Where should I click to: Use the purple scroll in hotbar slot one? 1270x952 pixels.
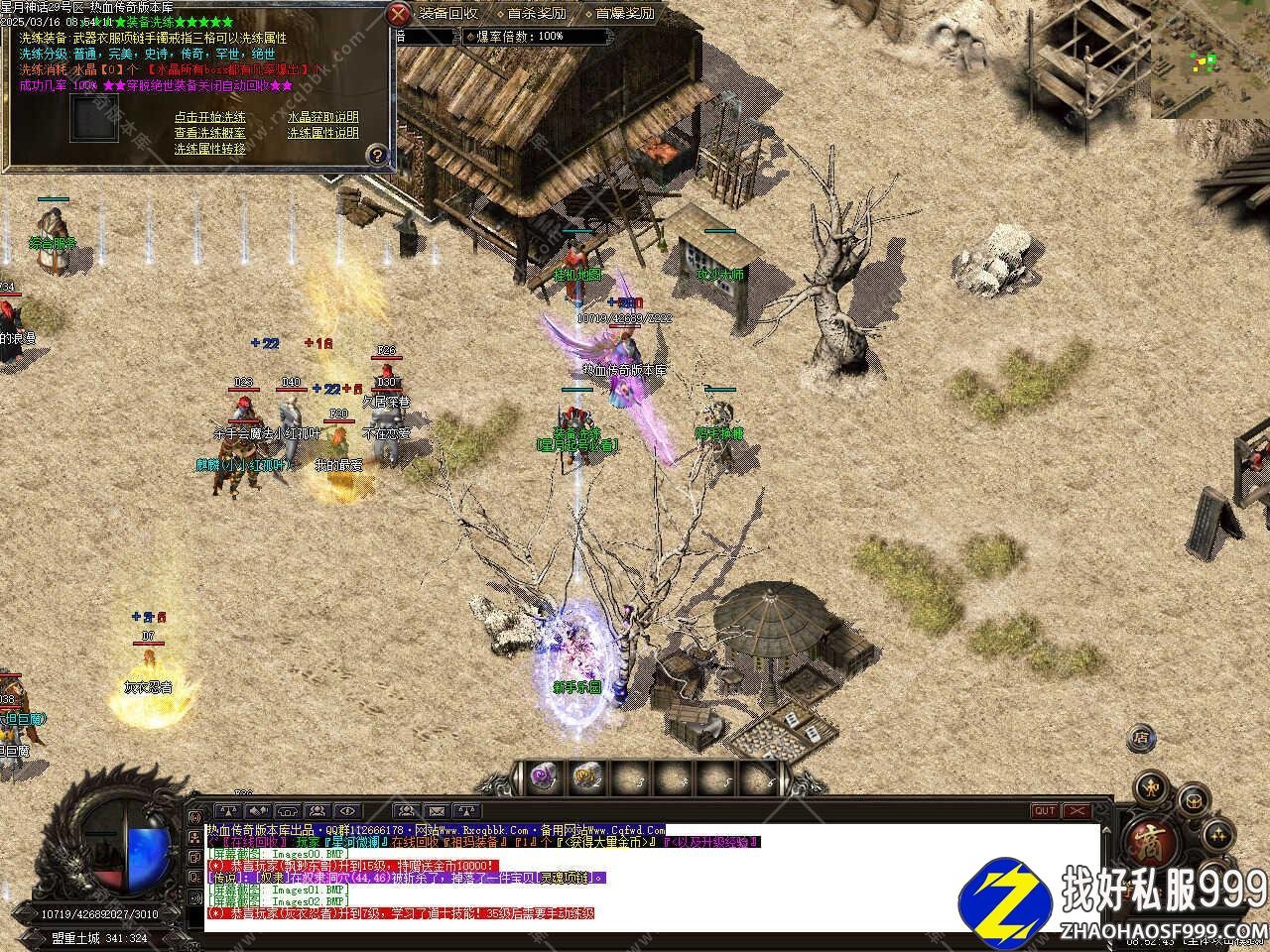[543, 776]
